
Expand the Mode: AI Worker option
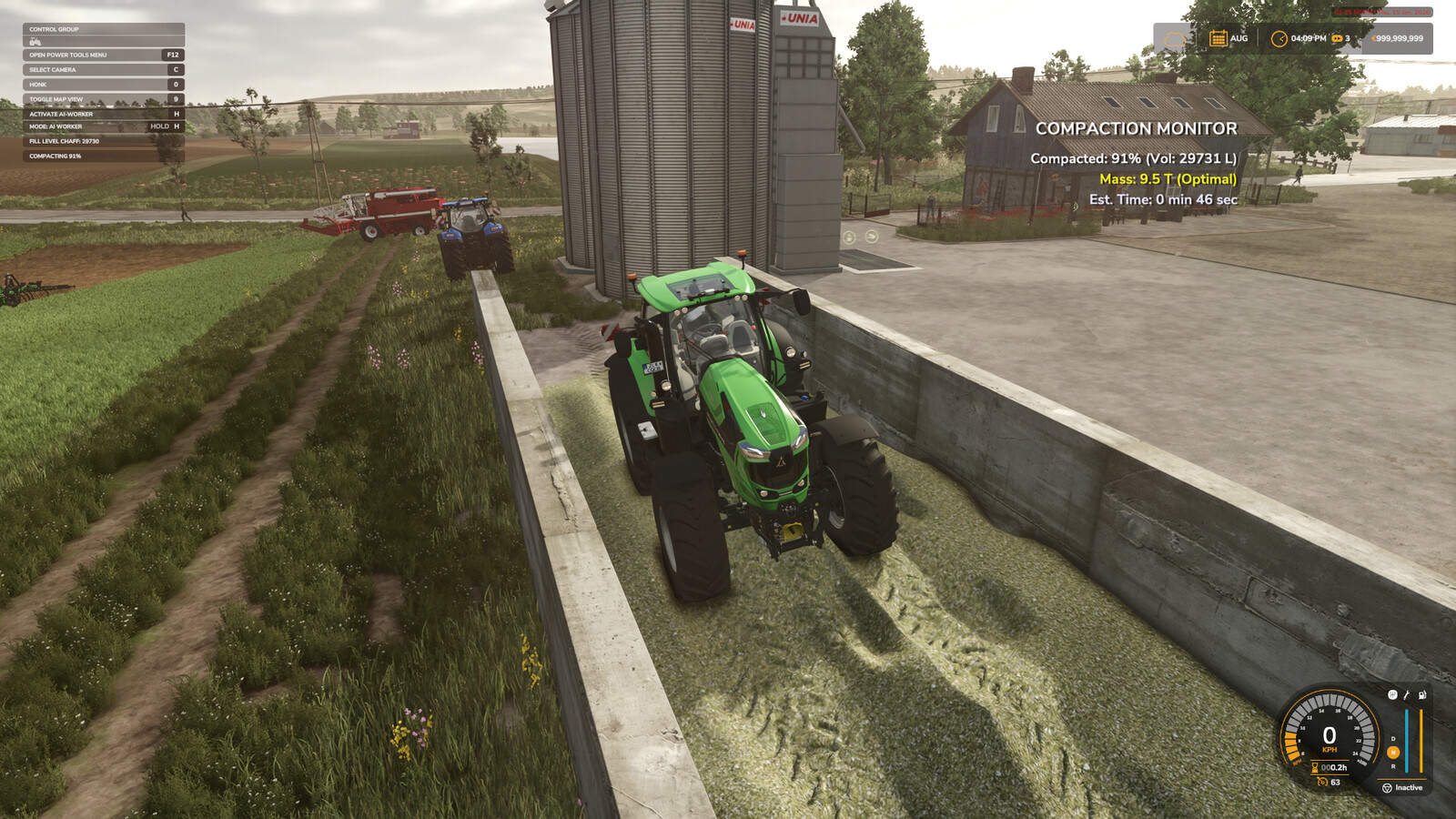point(56,126)
